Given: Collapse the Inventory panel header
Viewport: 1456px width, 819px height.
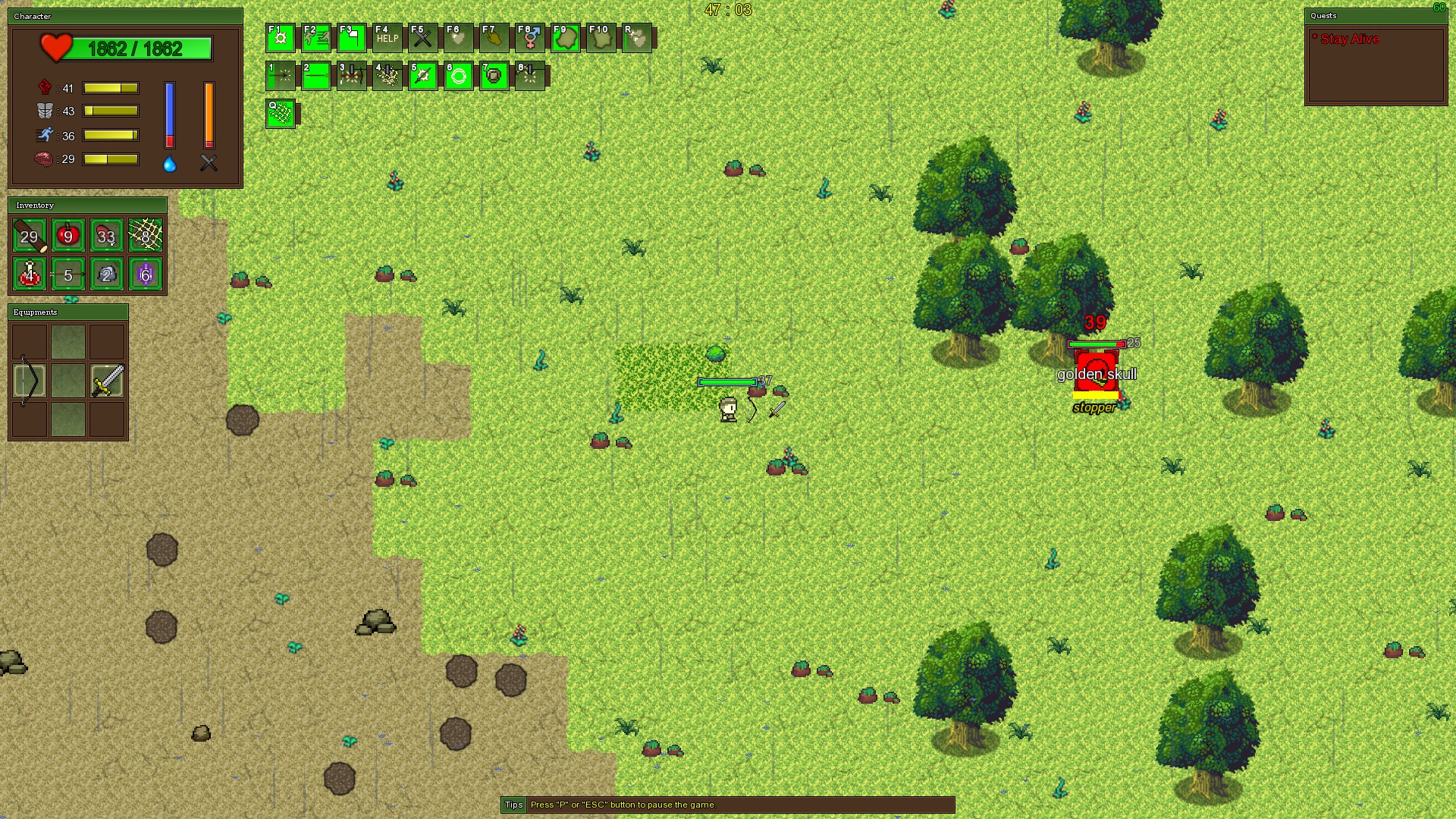Looking at the screenshot, I should point(87,206).
